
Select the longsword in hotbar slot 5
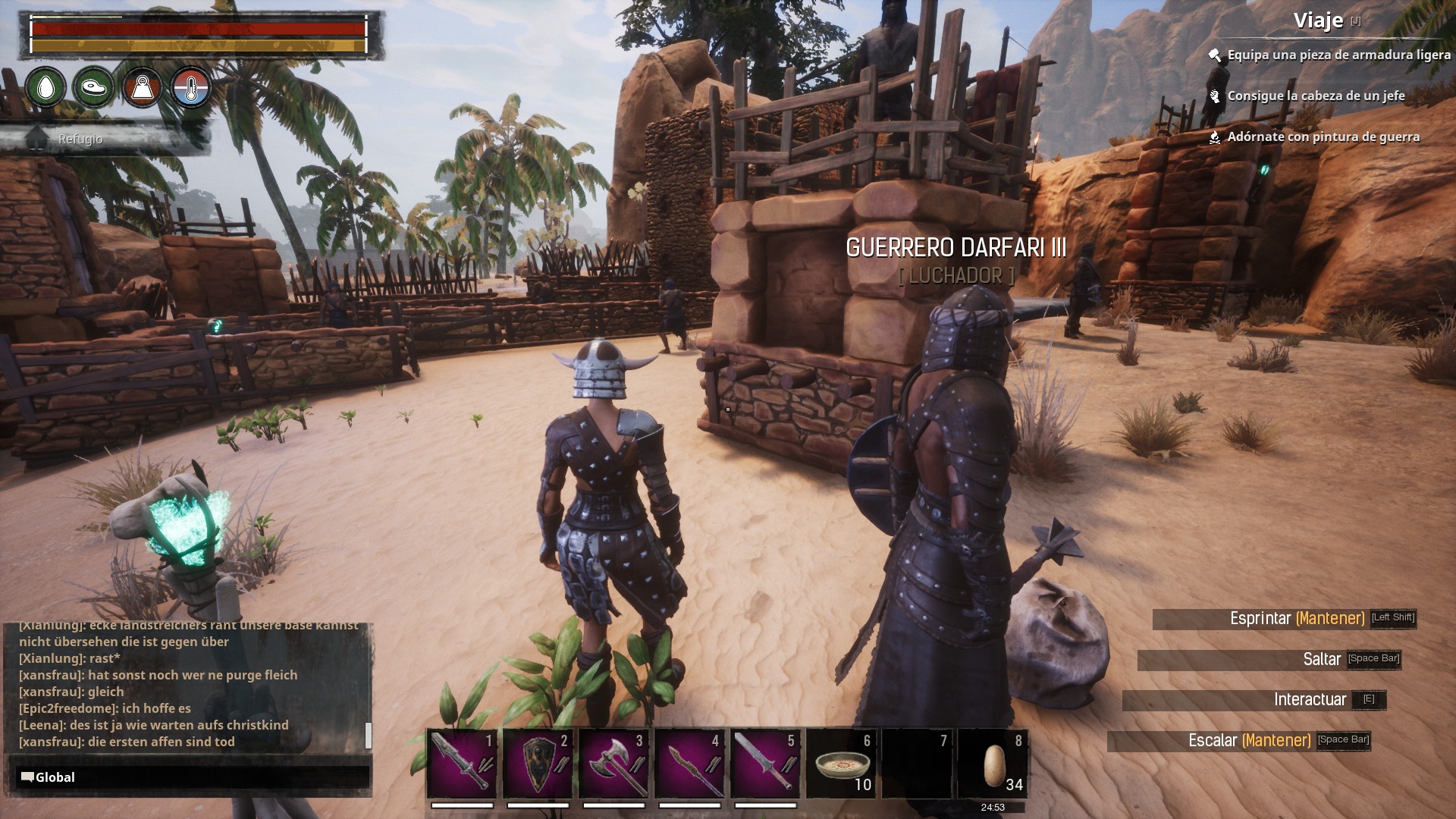point(765,764)
